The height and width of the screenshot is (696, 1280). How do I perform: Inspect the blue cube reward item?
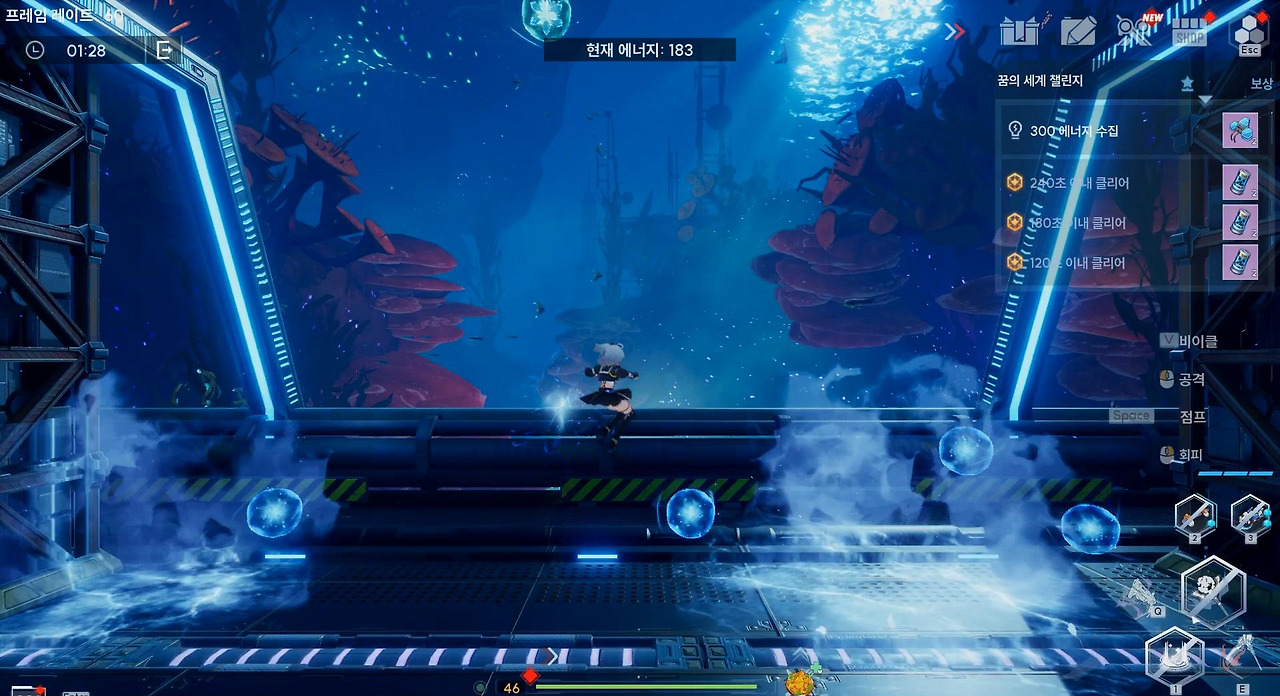click(1240, 131)
